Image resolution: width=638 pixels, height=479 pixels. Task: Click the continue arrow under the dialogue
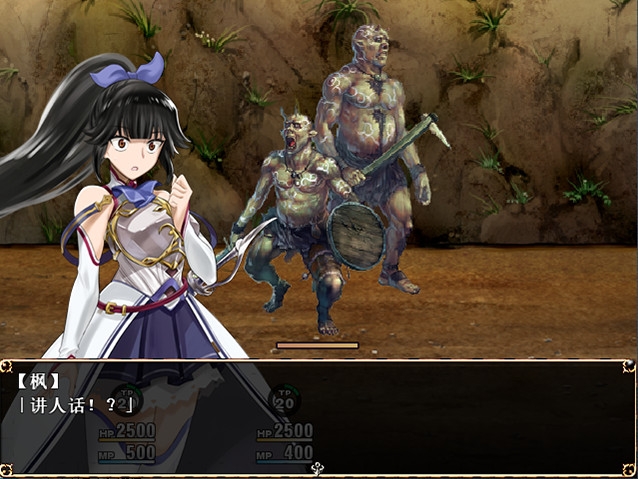pyautogui.click(x=318, y=467)
